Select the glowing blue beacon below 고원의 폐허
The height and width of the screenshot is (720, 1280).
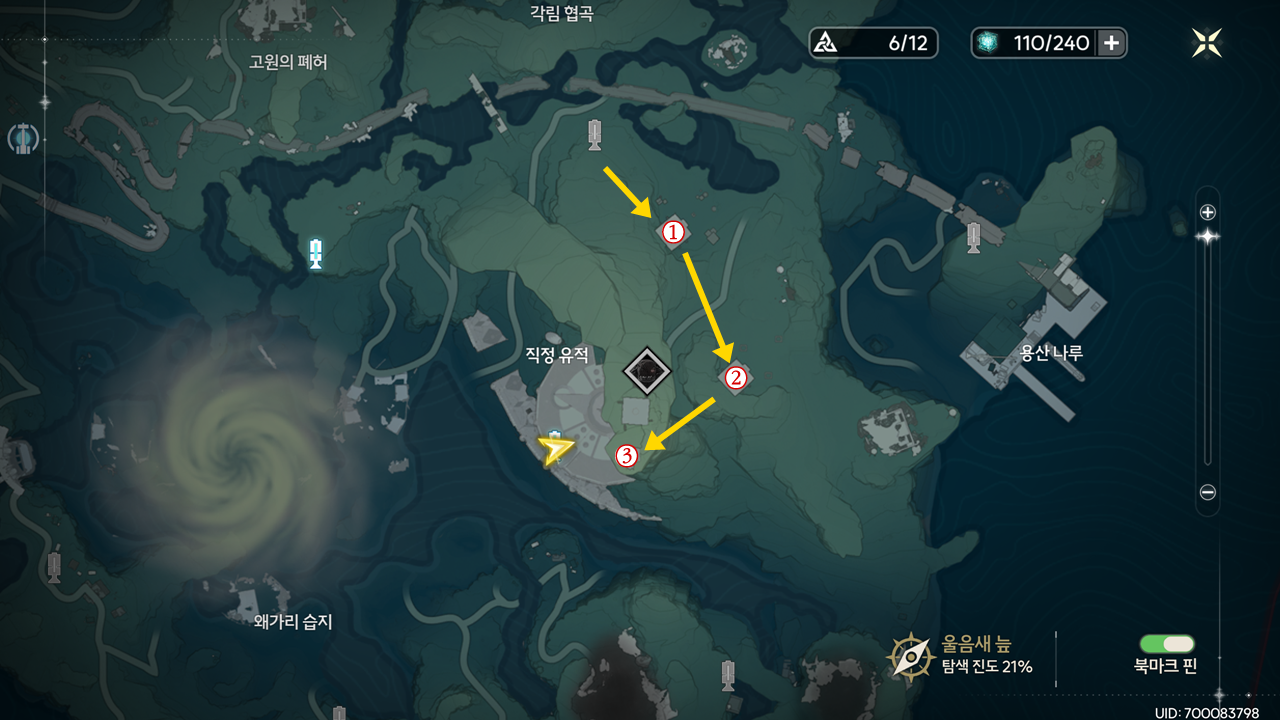pyautogui.click(x=316, y=254)
